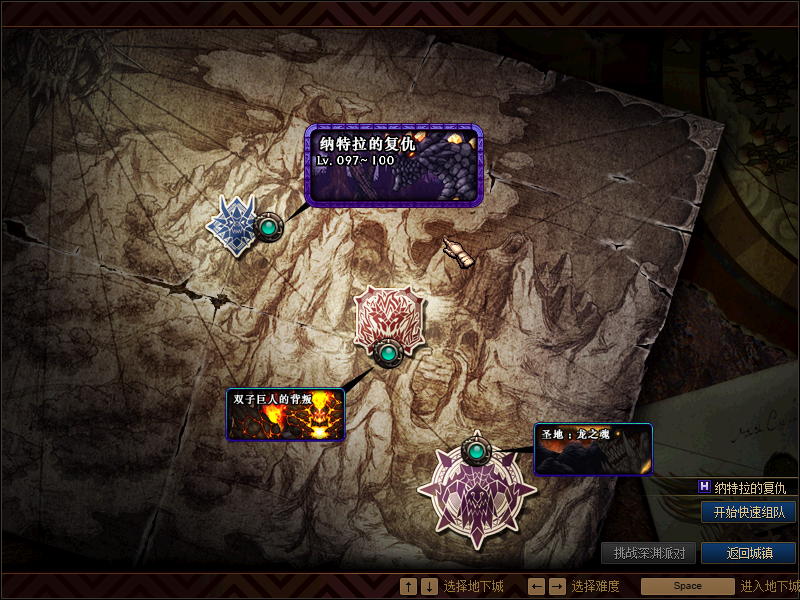Click the greyed 挑战深渊派对 button
The width and height of the screenshot is (800, 600).
[648, 553]
